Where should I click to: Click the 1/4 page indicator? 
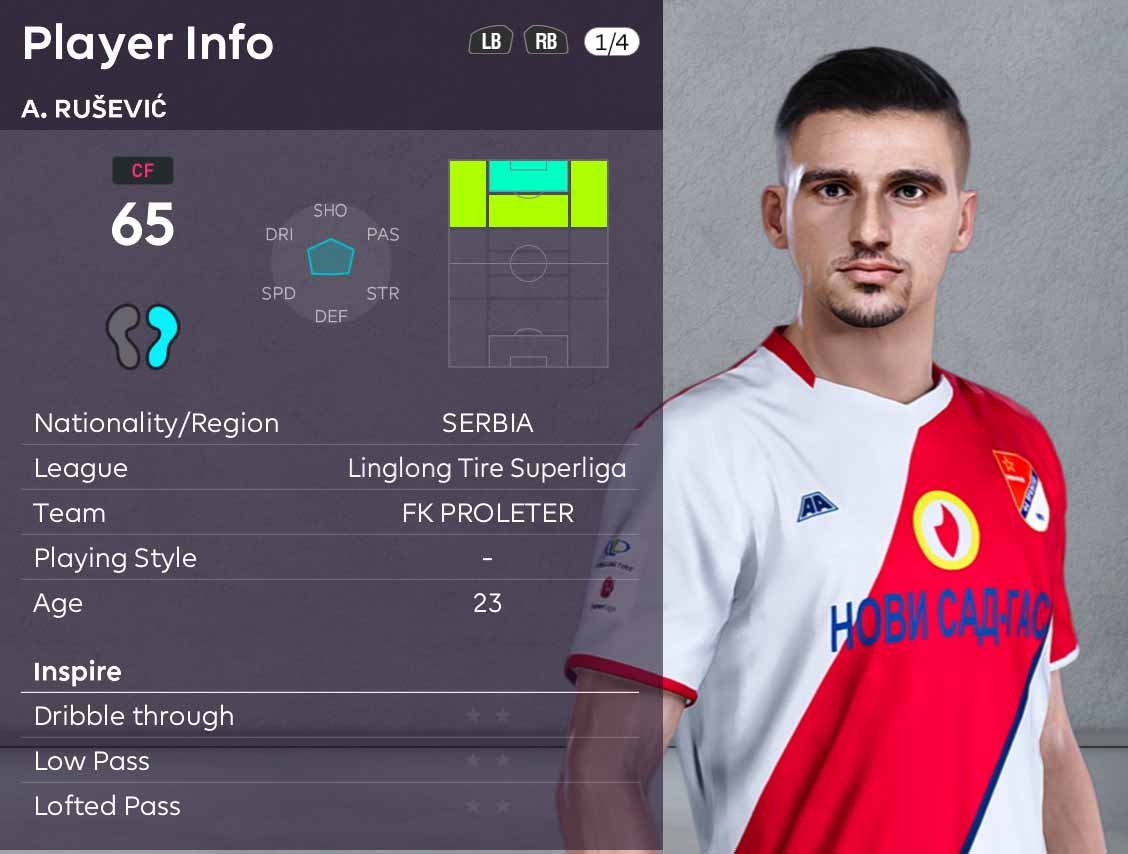(611, 42)
